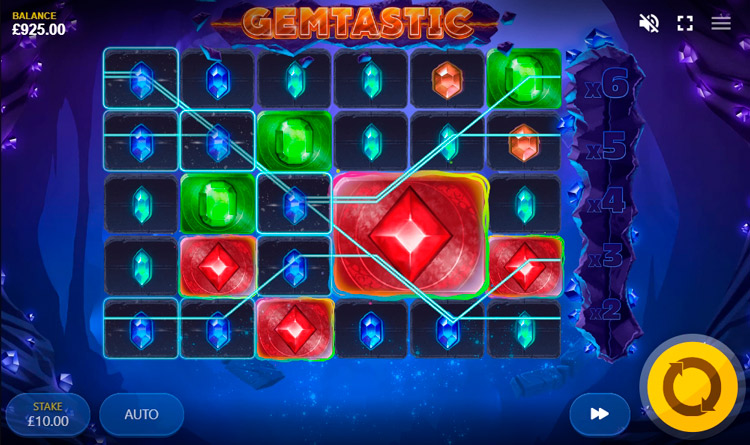Enter fullscreen mode
This screenshot has width=750, height=445.
click(685, 23)
